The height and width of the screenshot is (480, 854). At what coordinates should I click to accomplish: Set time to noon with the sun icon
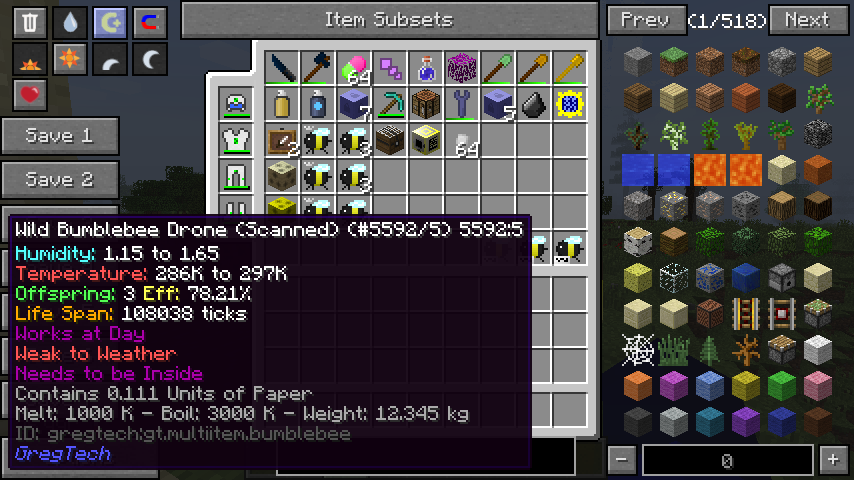coord(69,60)
